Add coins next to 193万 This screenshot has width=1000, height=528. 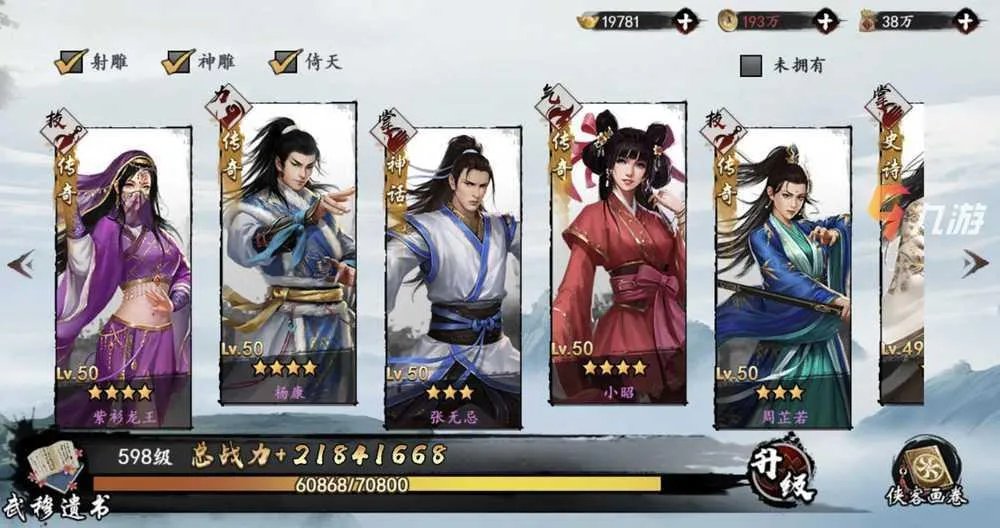825,20
